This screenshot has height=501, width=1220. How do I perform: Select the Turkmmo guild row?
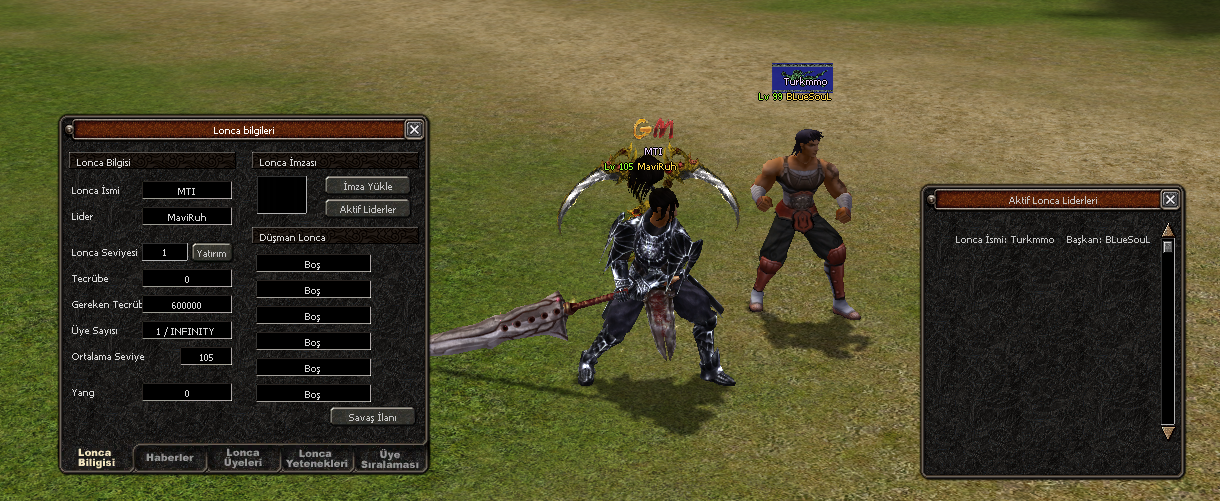click(x=1052, y=241)
